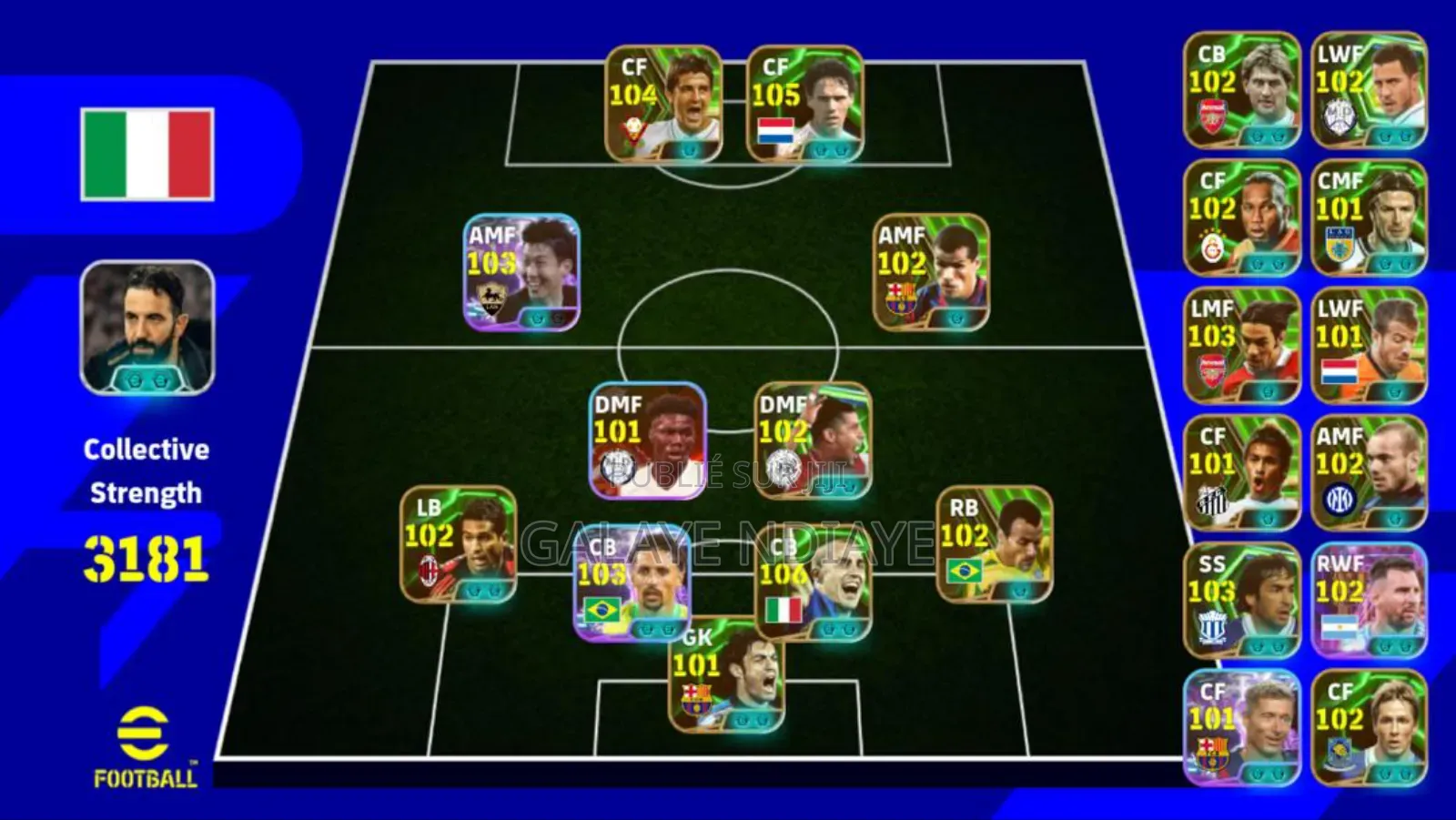Select the GK 101 goalkeeper card
Viewport: 1456px width, 820px height.
[x=726, y=675]
